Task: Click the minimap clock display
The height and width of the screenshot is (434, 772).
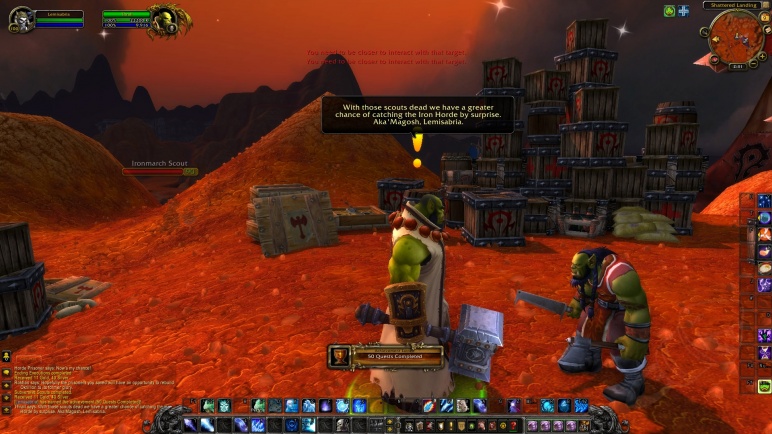Action: (737, 66)
